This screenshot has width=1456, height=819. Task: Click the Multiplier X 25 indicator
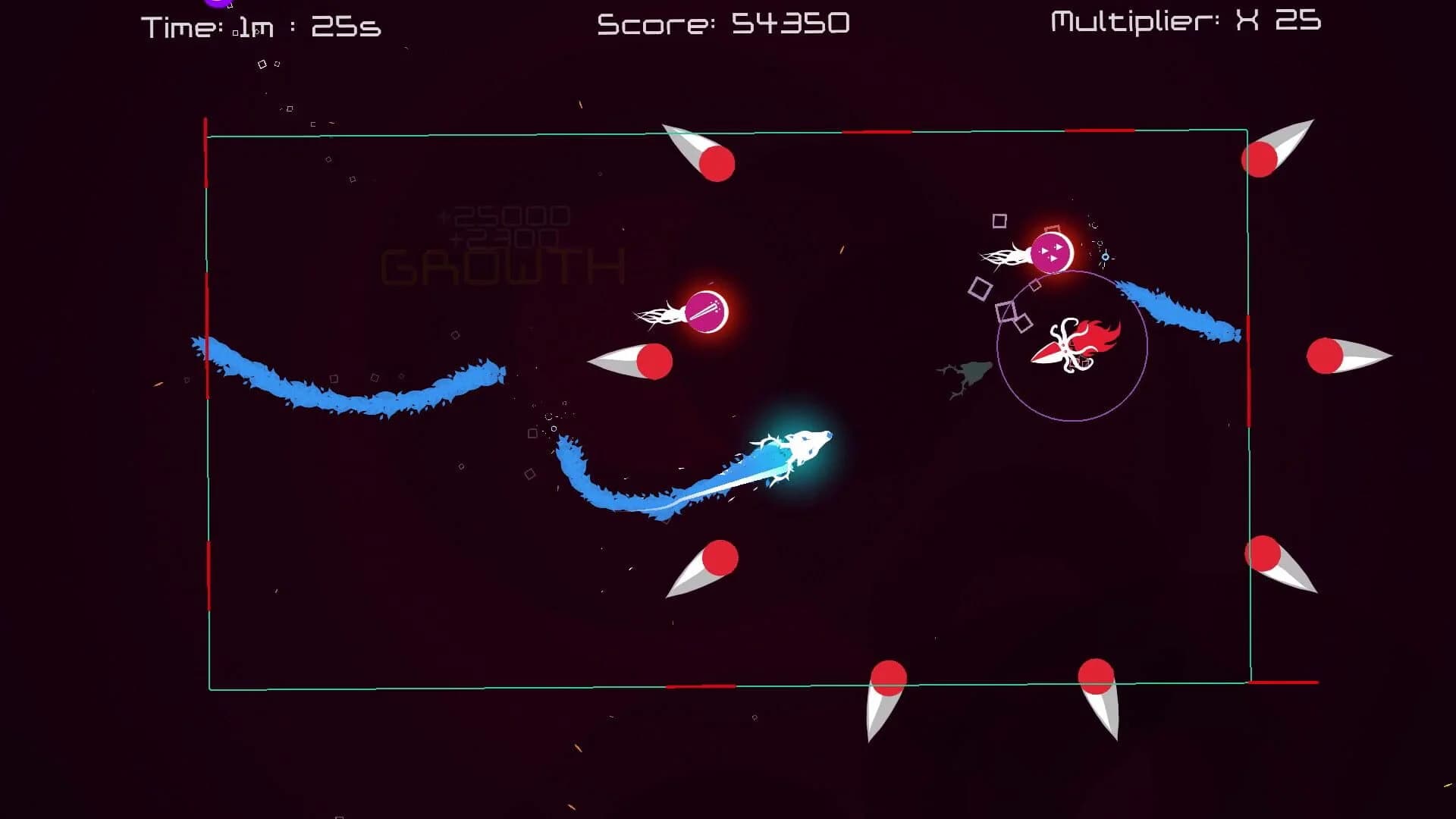(1183, 21)
